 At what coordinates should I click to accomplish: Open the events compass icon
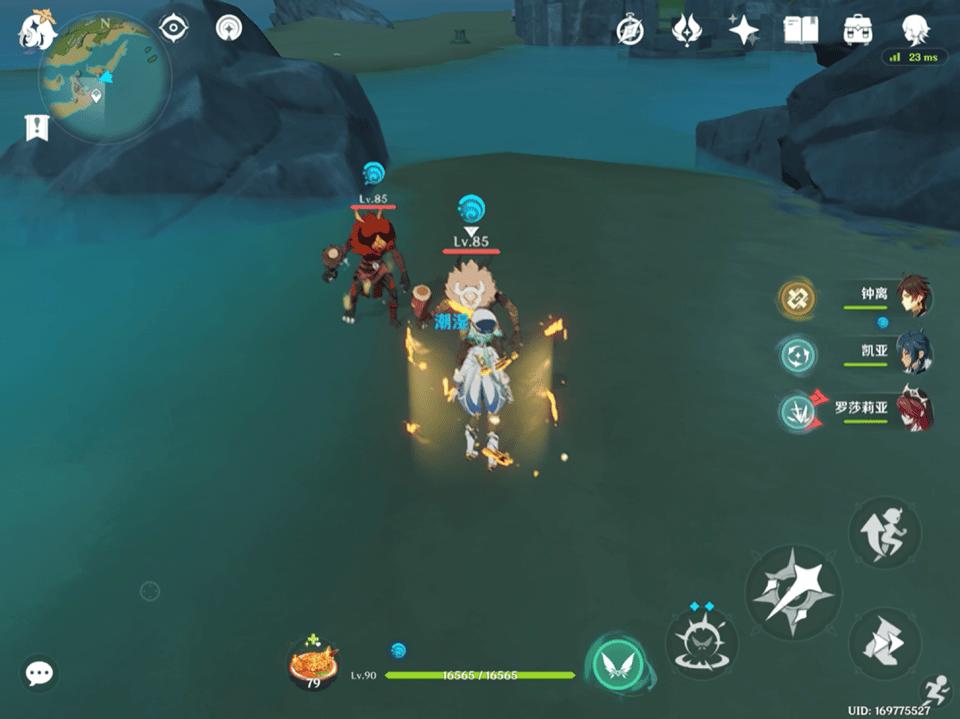pyautogui.click(x=629, y=31)
